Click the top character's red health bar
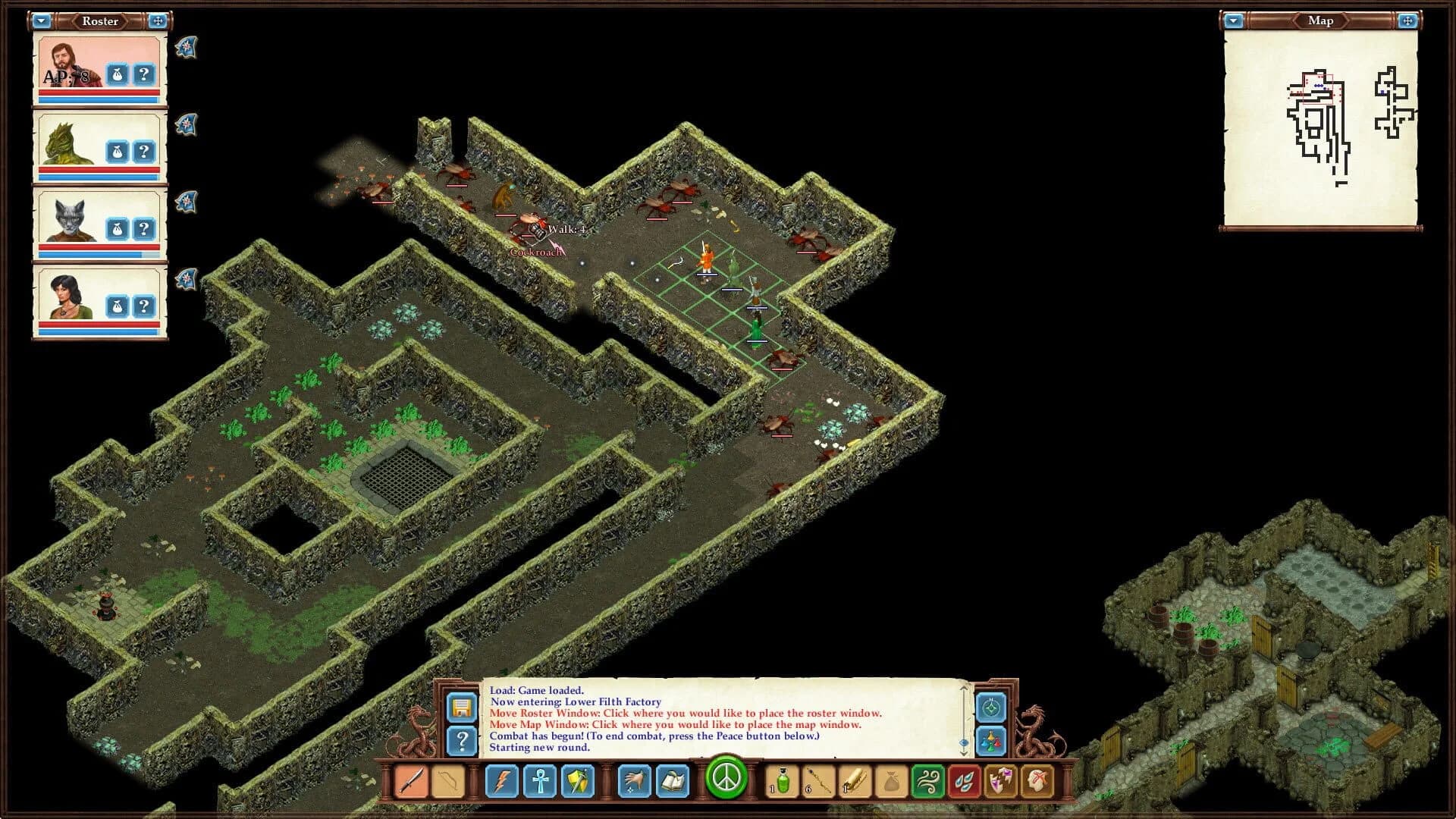1456x819 pixels. [99, 94]
